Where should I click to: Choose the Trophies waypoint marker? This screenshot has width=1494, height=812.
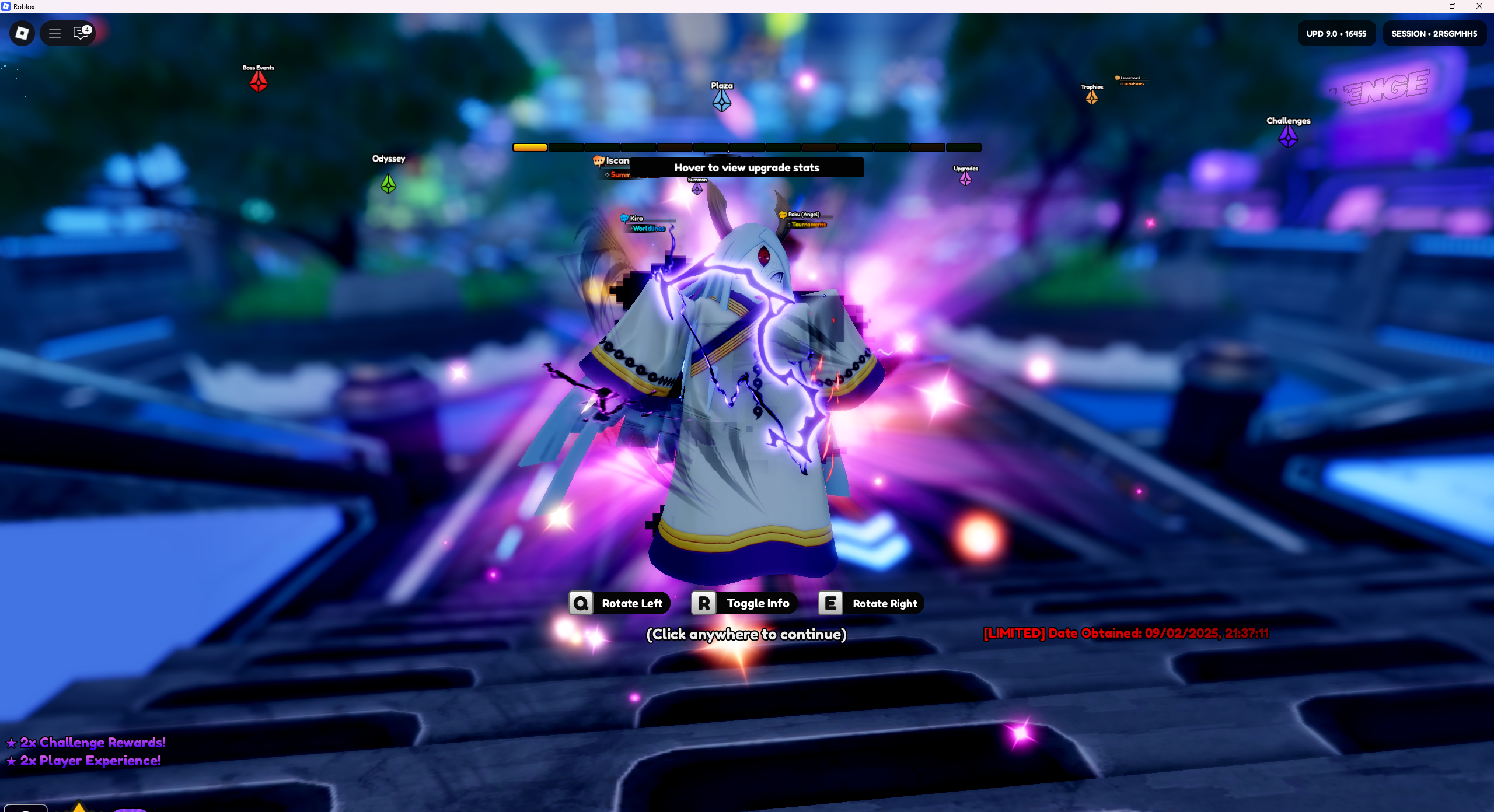point(1092,97)
